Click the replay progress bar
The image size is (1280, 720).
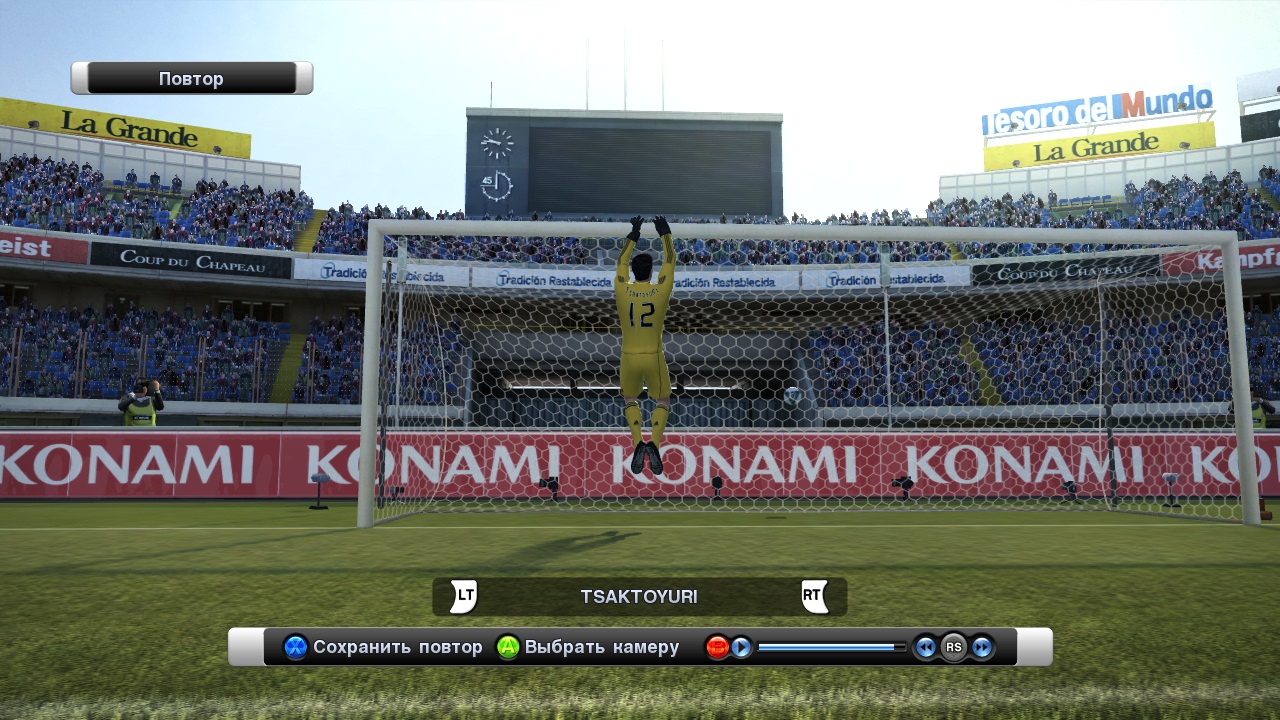click(x=830, y=647)
